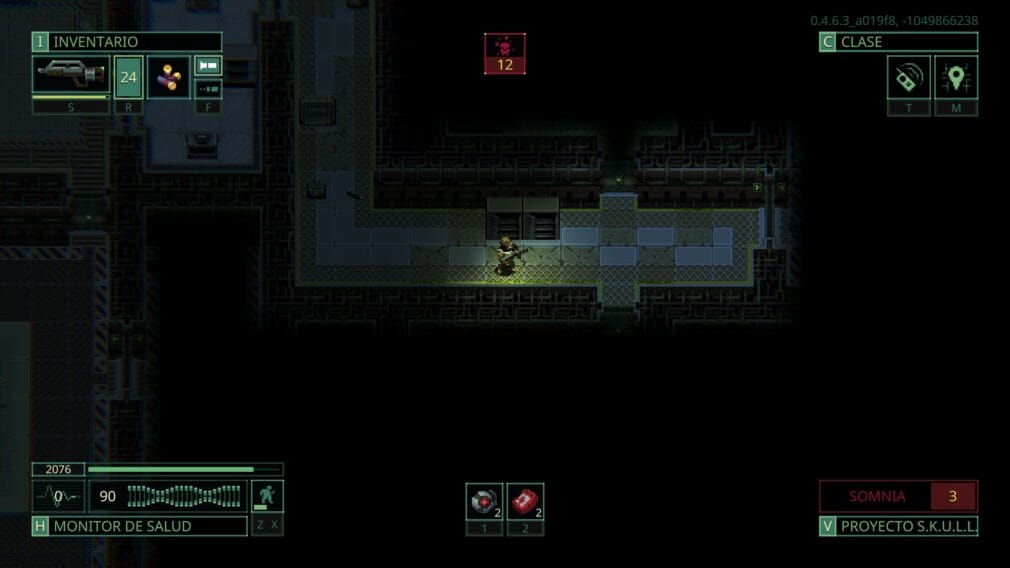The image size is (1010, 568).
Task: Open the Clase panel
Action: pyautogui.click(x=898, y=42)
